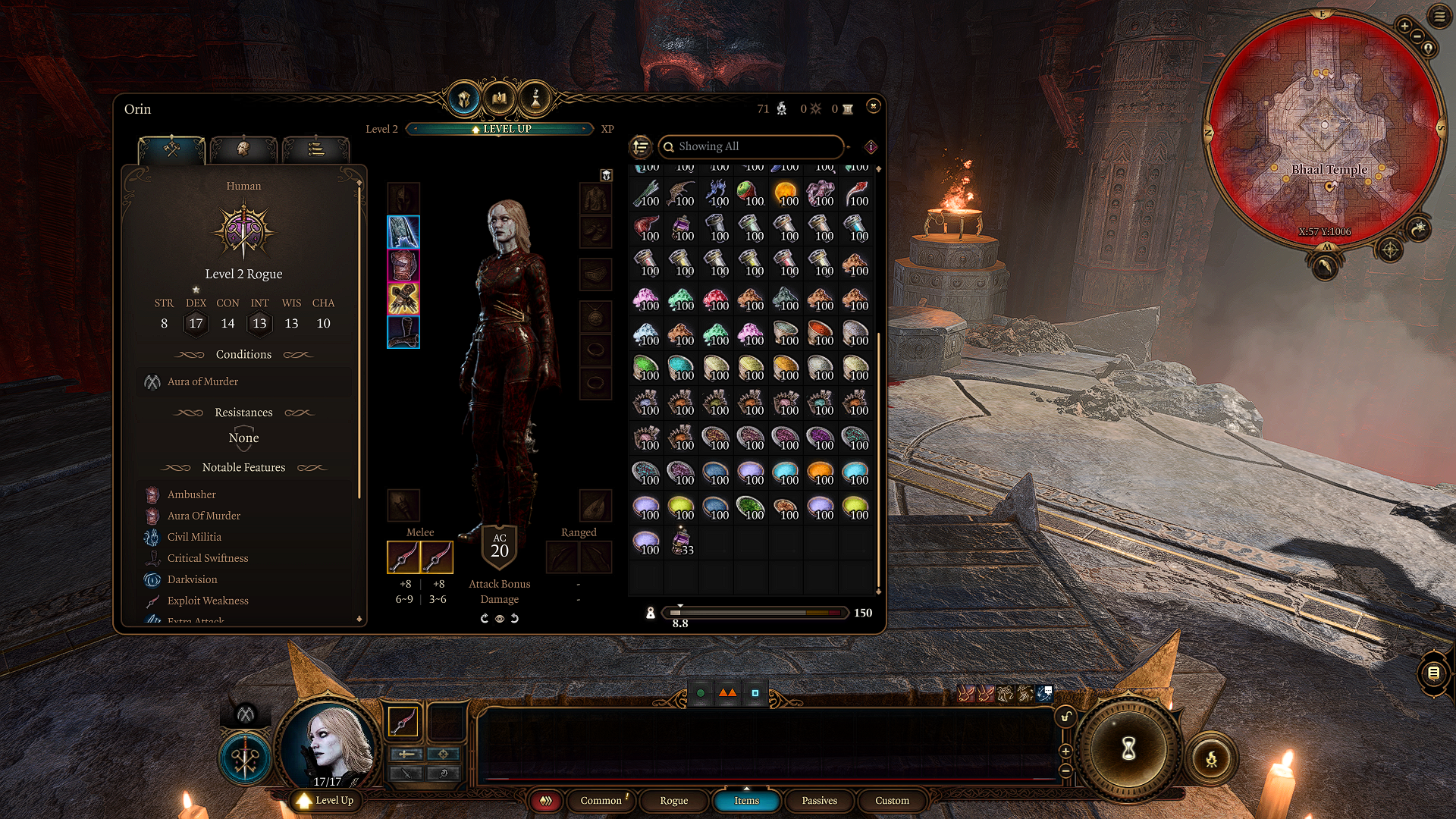Open the Passives hotbar tab
Image resolution: width=1456 pixels, height=819 pixels.
click(819, 801)
